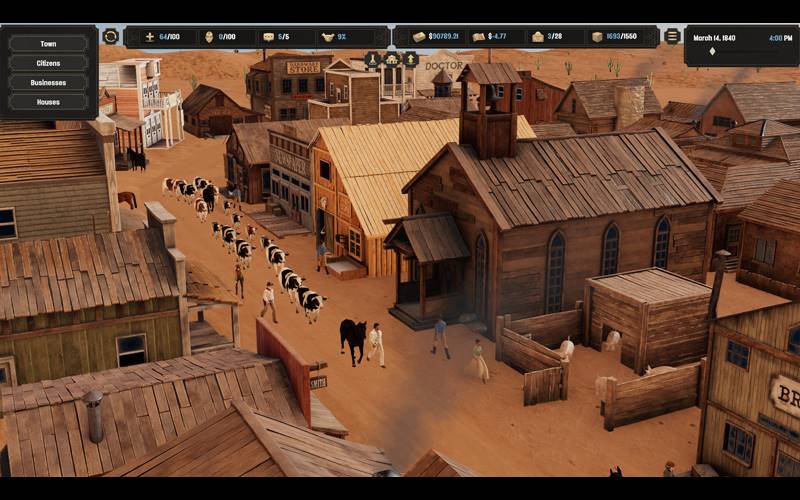
Task: Open the Town menu
Action: [x=48, y=44]
